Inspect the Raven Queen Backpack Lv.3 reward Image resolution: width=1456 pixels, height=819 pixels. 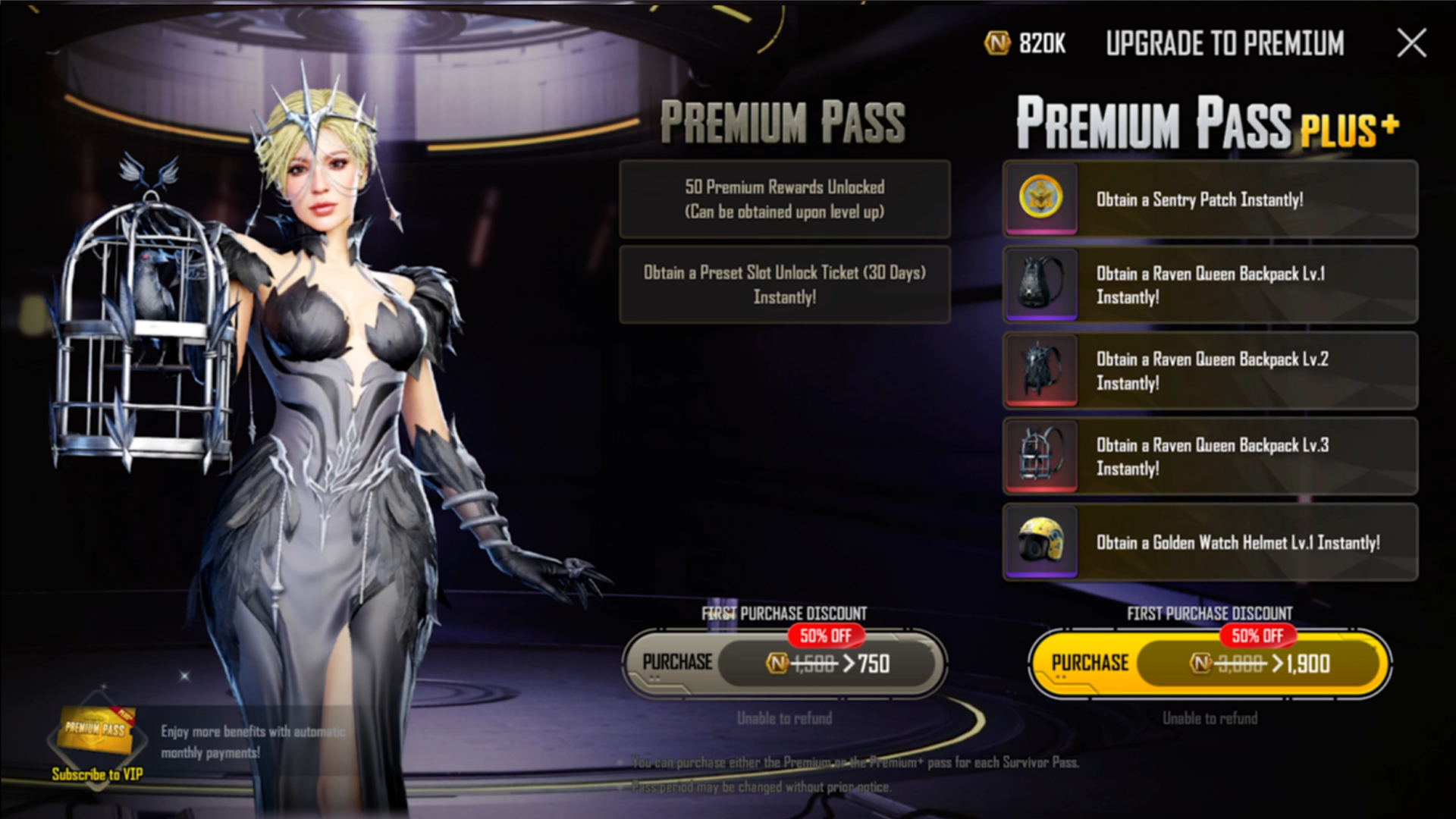tap(1210, 457)
